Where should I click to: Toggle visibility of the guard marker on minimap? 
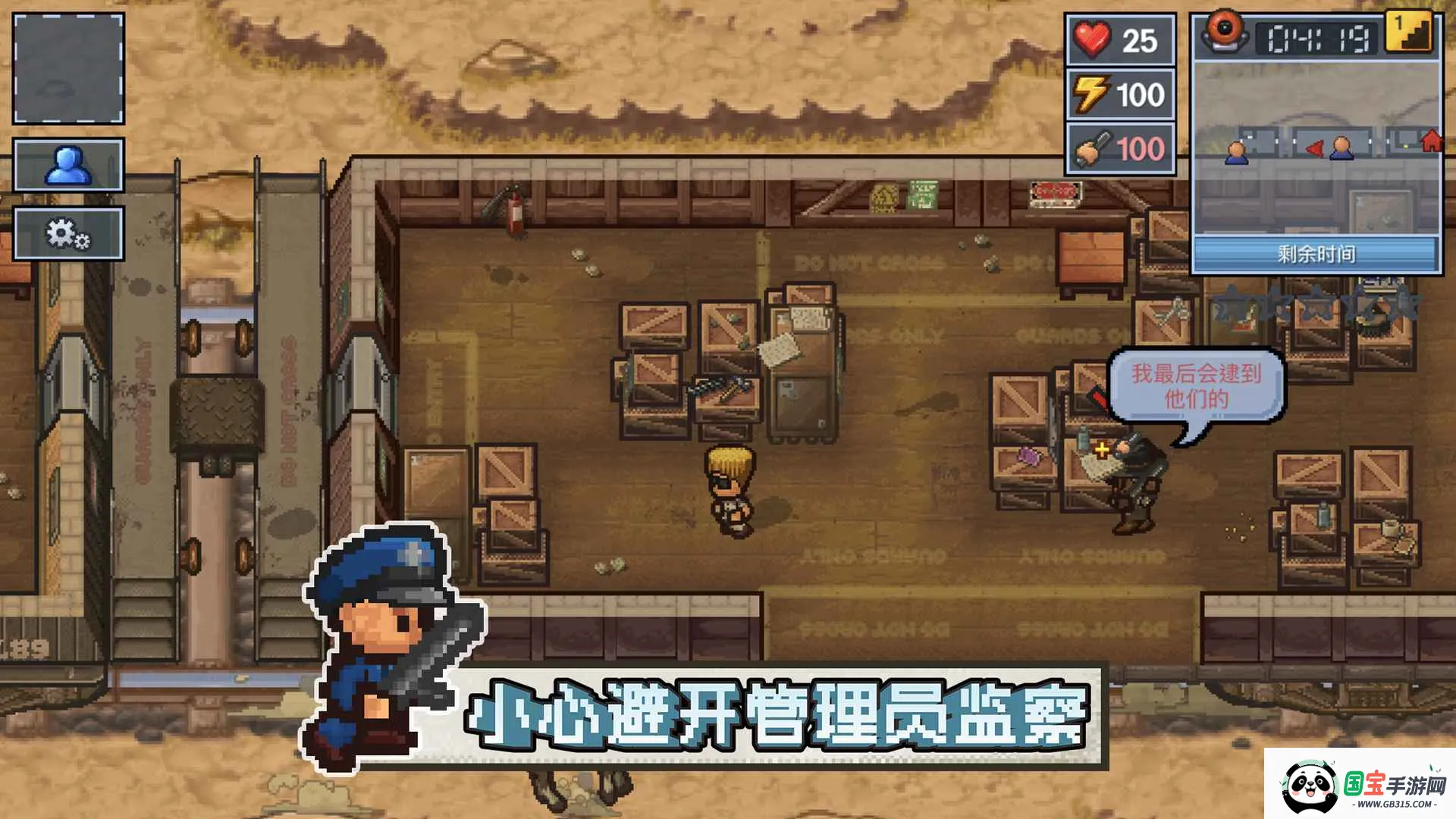click(x=1238, y=152)
